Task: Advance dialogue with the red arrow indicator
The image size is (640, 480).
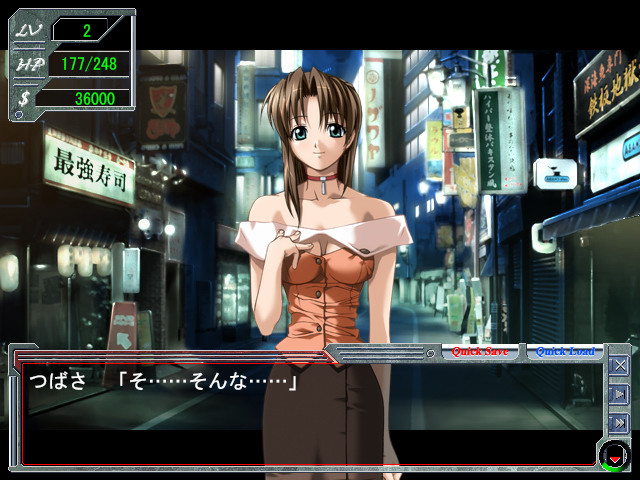Action: (613, 458)
